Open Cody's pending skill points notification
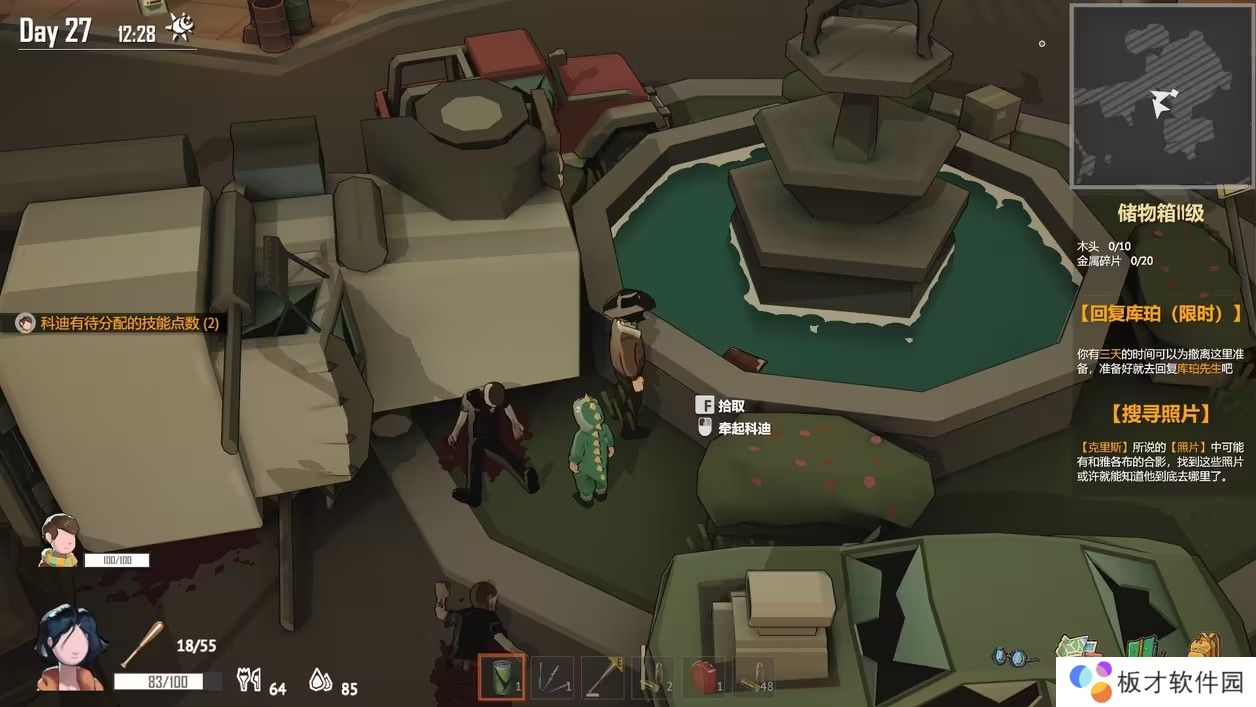The width and height of the screenshot is (1256, 707). (118, 323)
